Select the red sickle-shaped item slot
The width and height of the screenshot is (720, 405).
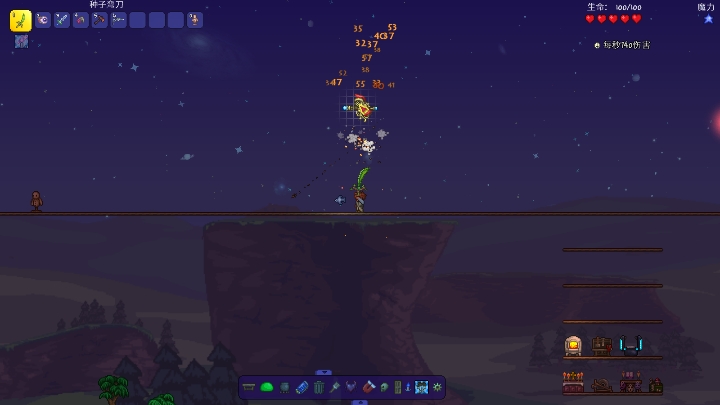(x=81, y=20)
